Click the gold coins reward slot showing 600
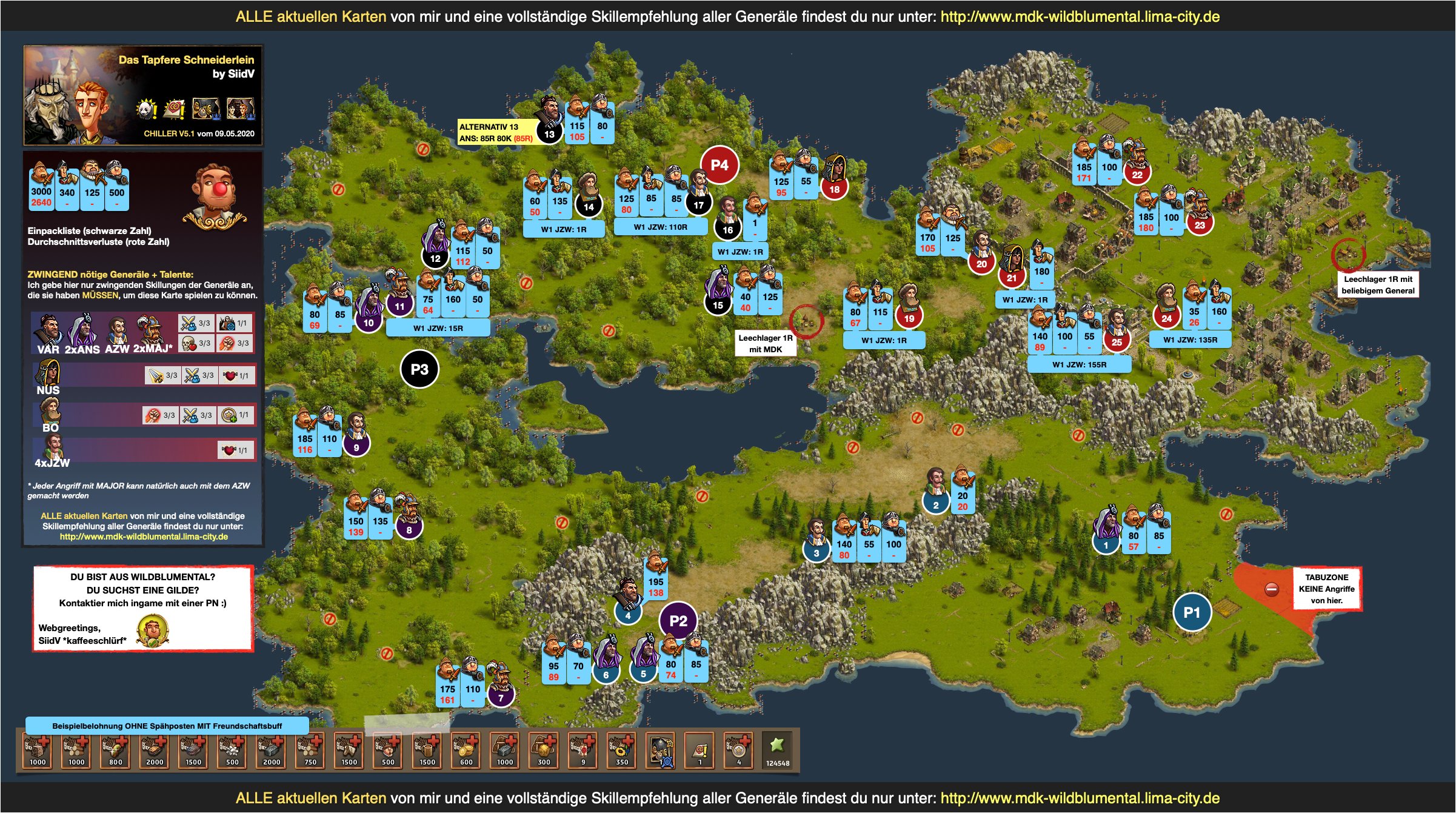1456x813 pixels. pyautogui.click(x=466, y=751)
